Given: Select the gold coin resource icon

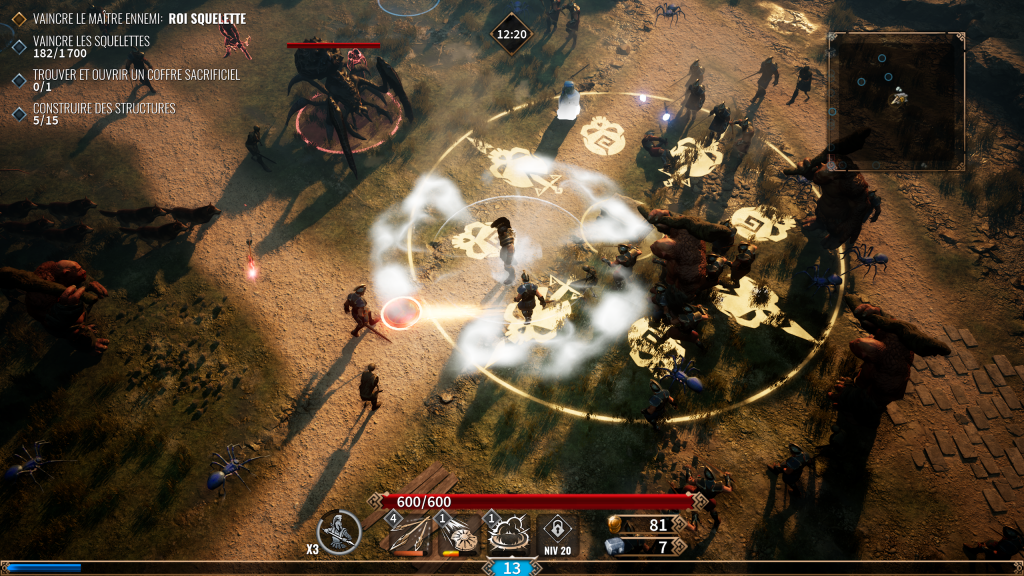Looking at the screenshot, I should pos(616,525).
